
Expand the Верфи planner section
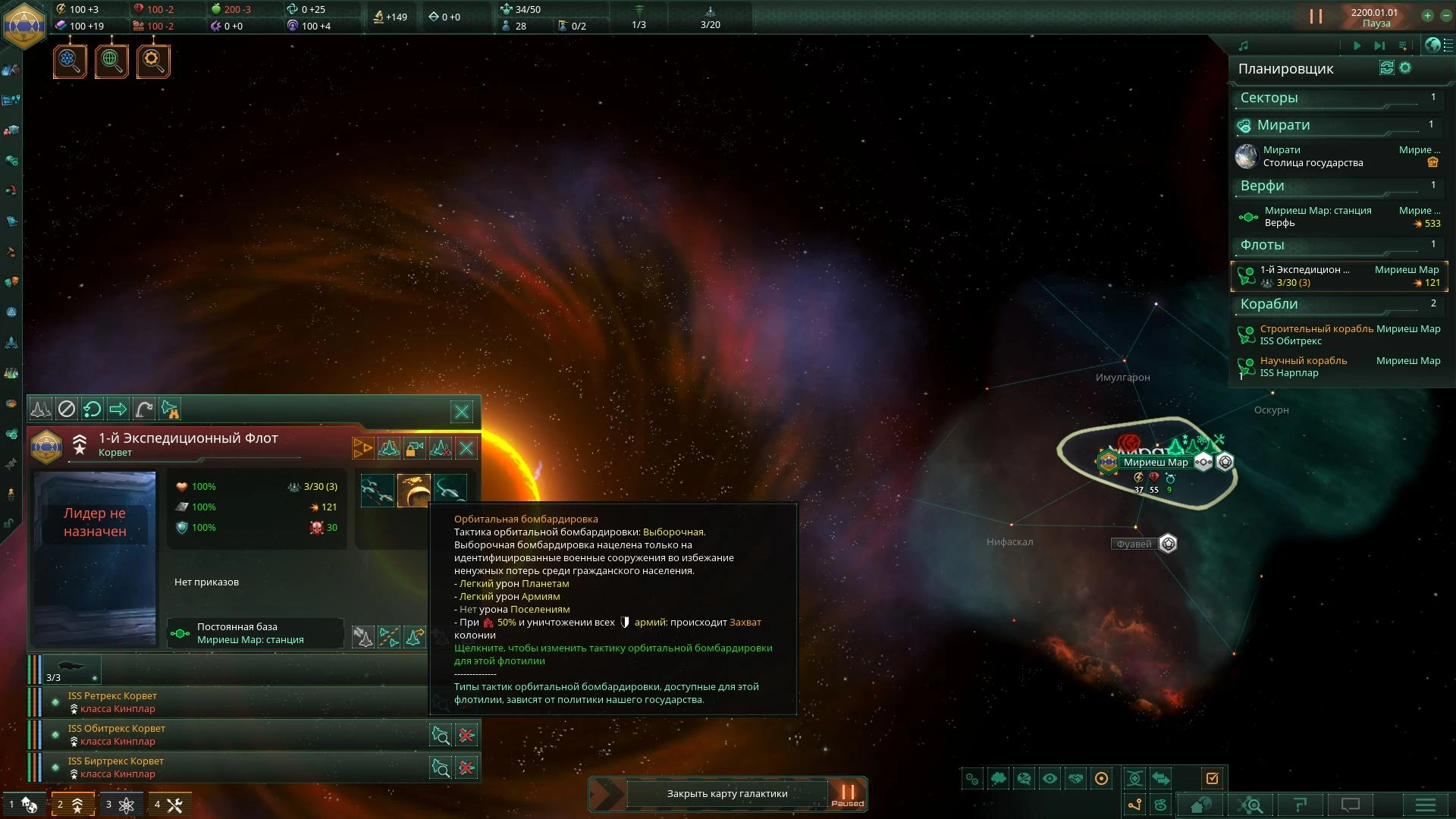1336,186
